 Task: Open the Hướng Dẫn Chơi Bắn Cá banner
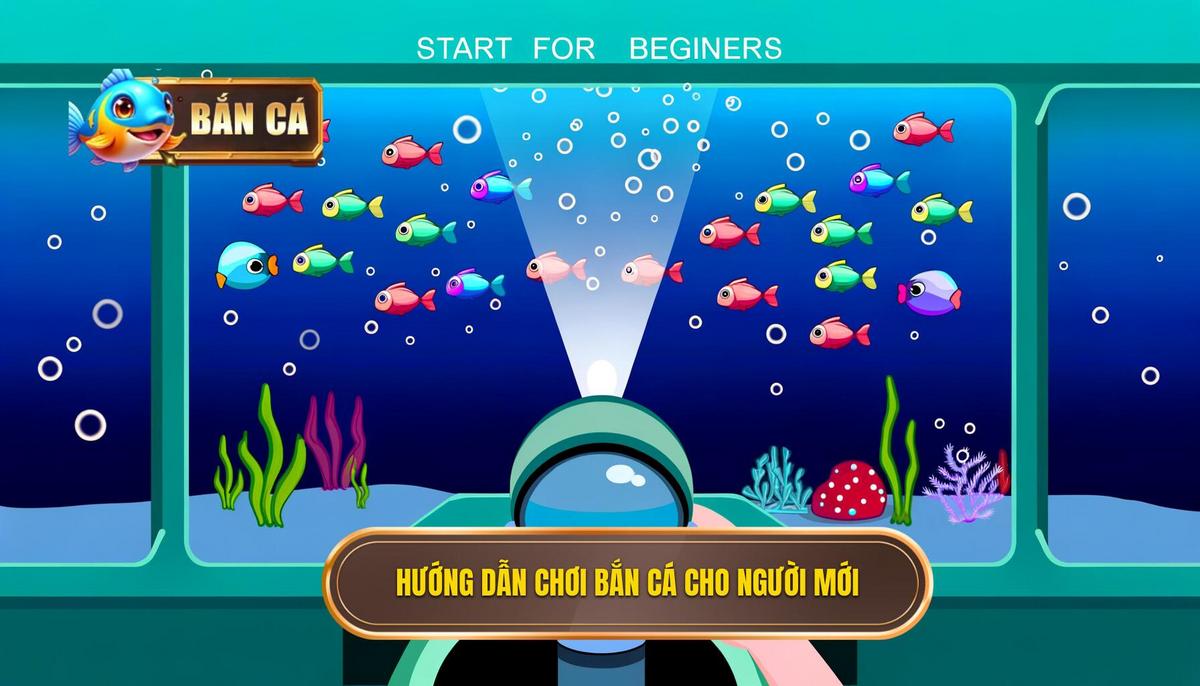pyautogui.click(x=627, y=583)
